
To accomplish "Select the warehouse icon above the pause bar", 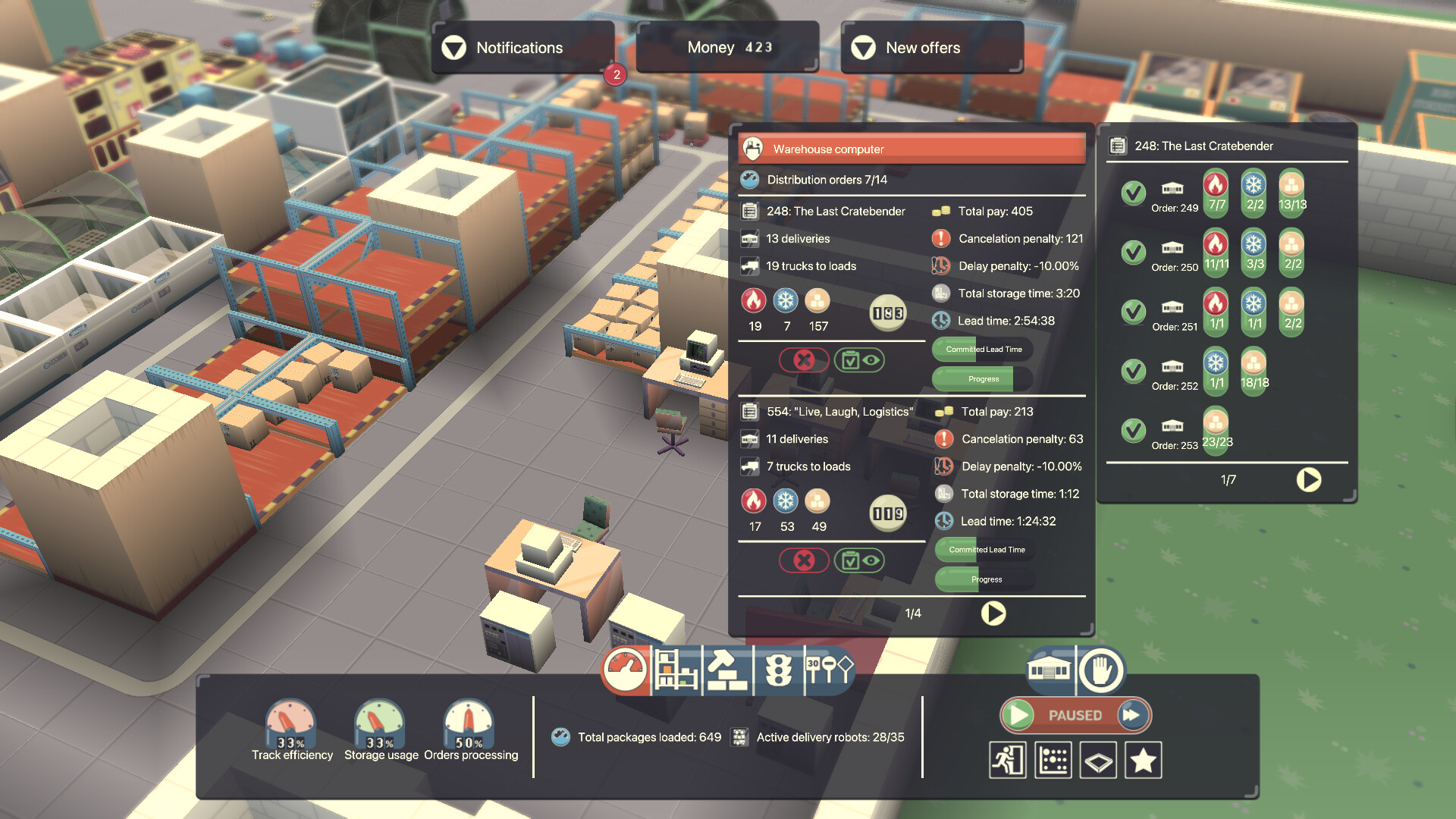I will (1047, 670).
